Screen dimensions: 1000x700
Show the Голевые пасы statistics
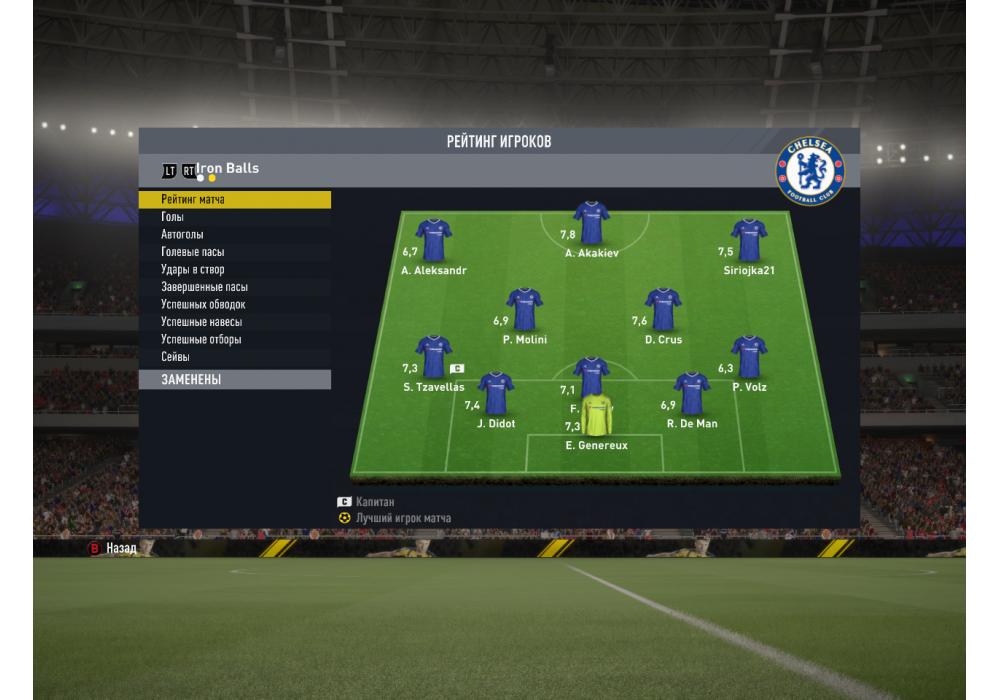click(234, 252)
